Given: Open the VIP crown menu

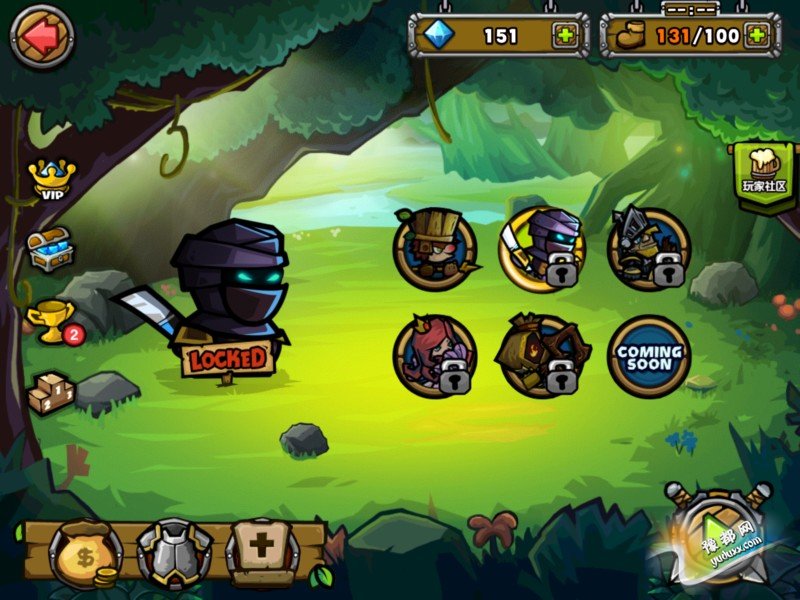Looking at the screenshot, I should pos(49,178).
